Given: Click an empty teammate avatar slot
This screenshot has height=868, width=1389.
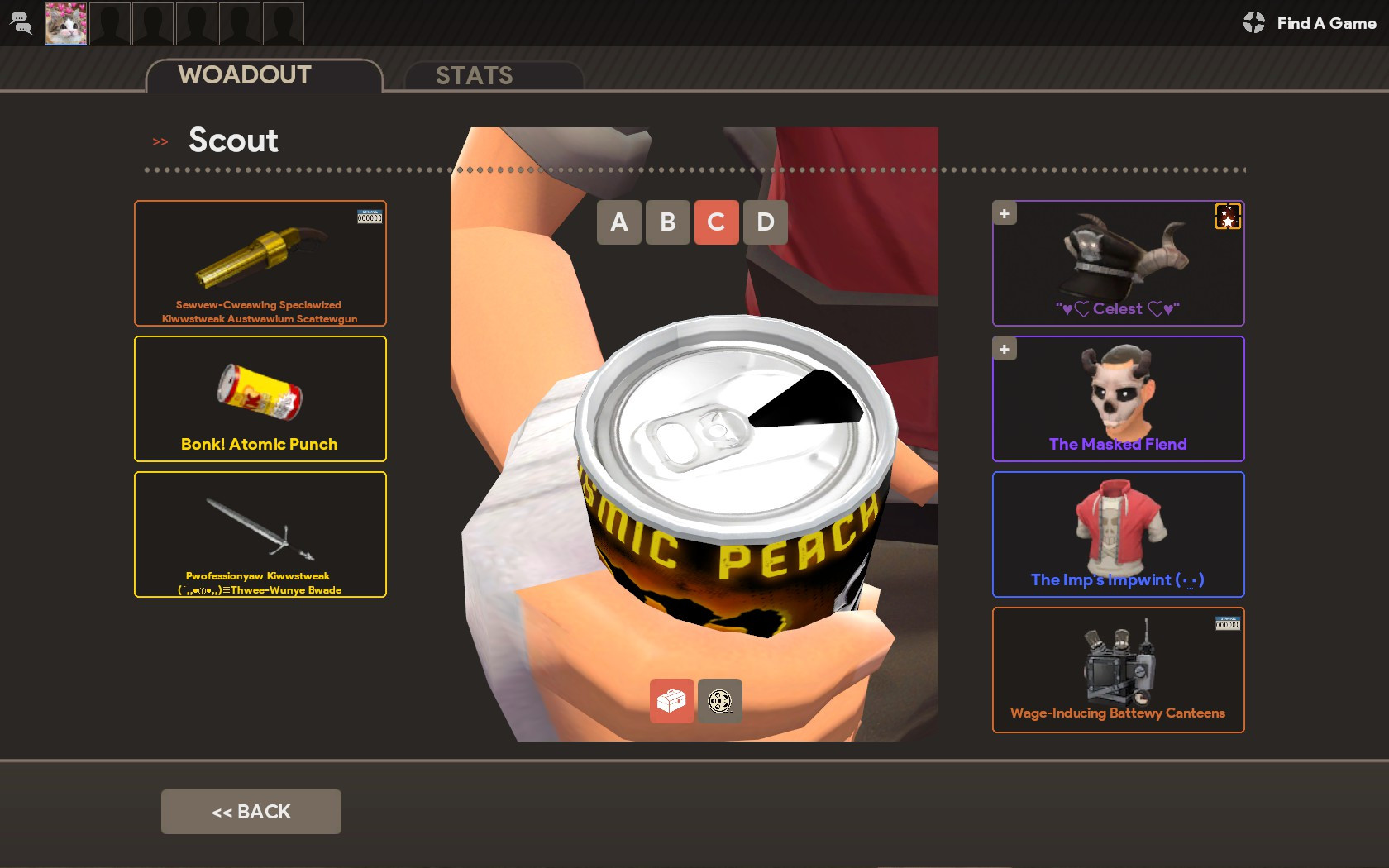Looking at the screenshot, I should pos(109,24).
